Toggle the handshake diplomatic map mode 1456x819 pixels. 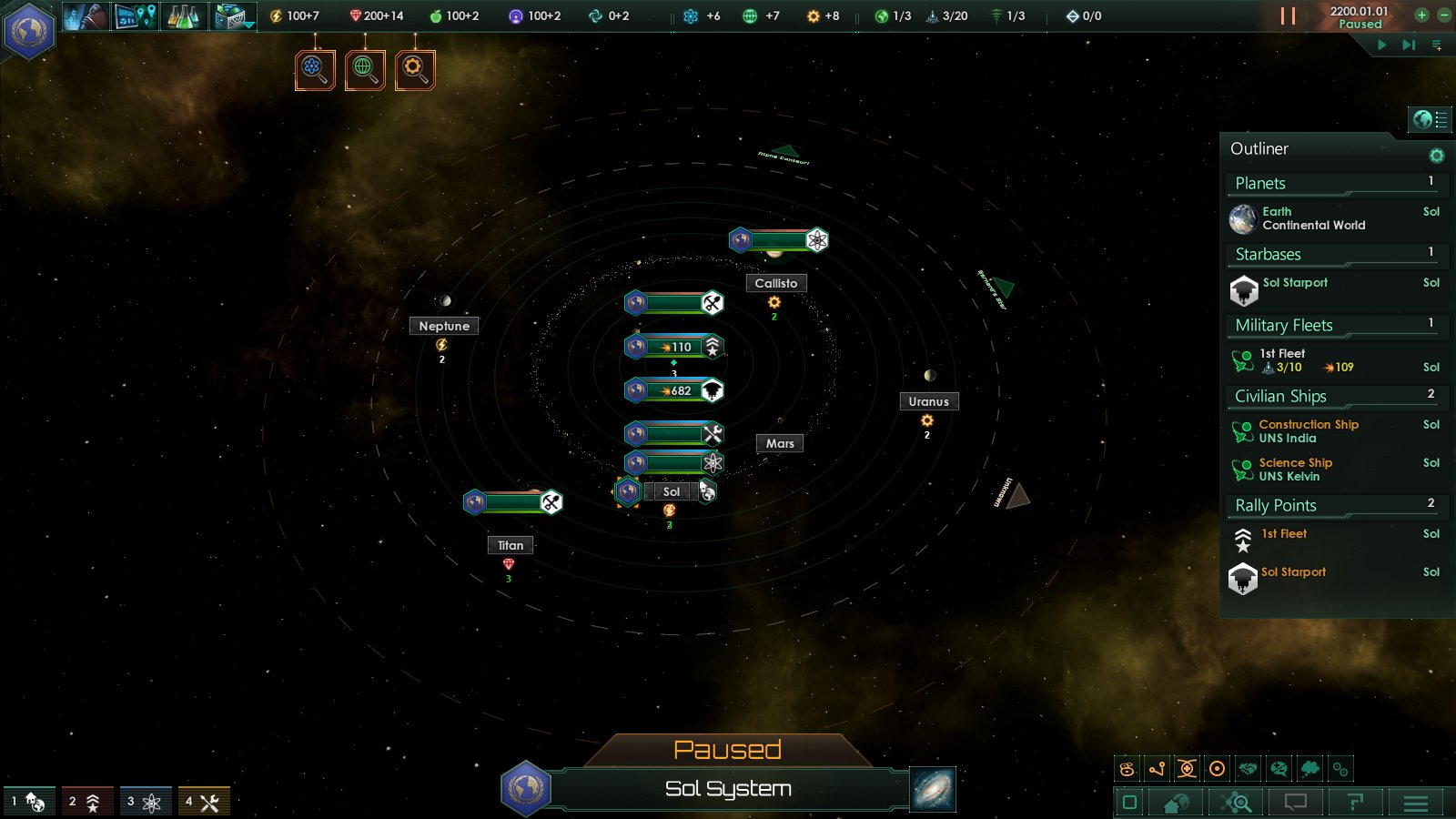pos(1248,769)
